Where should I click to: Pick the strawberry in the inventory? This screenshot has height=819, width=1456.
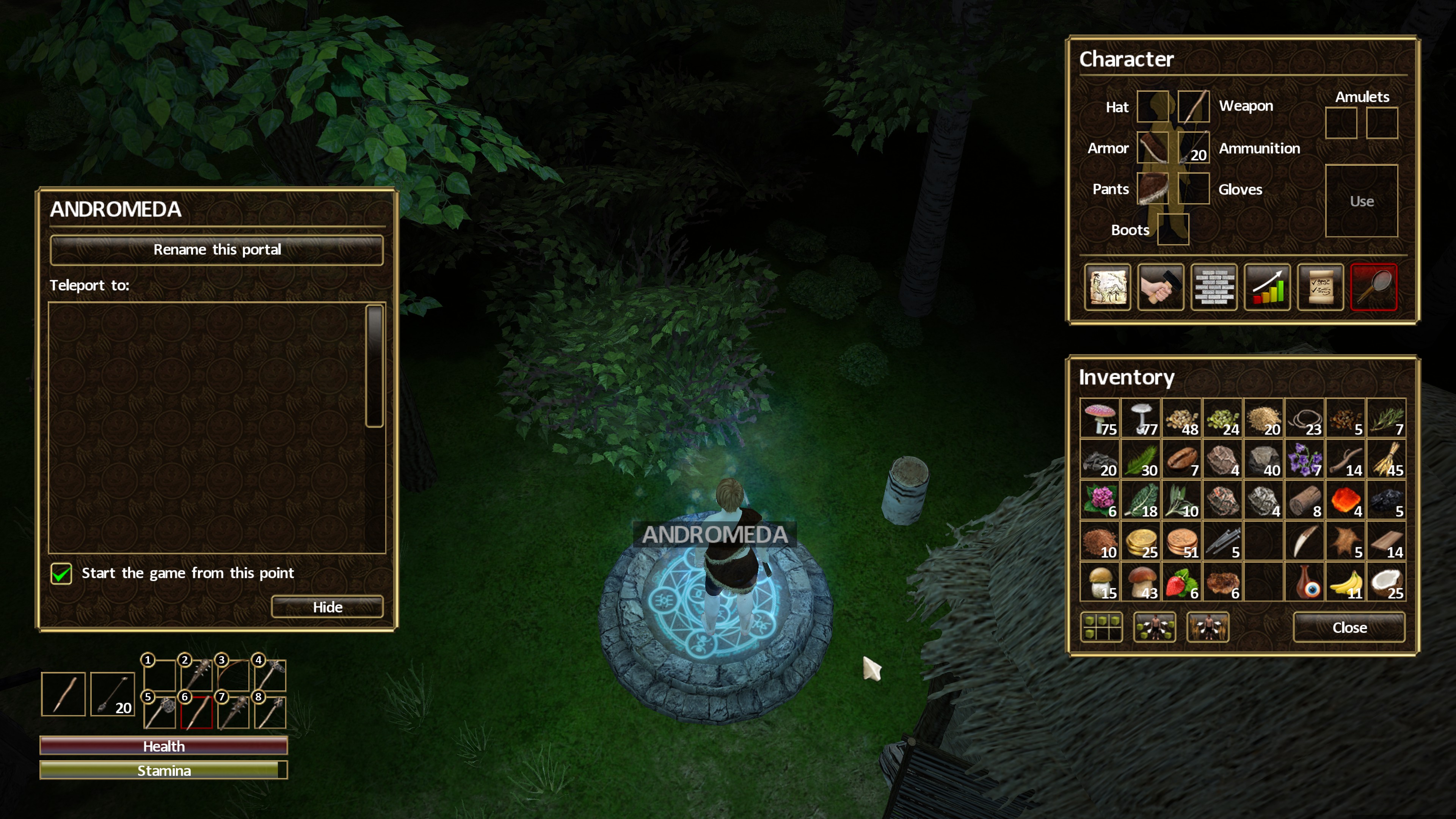coord(1181,582)
